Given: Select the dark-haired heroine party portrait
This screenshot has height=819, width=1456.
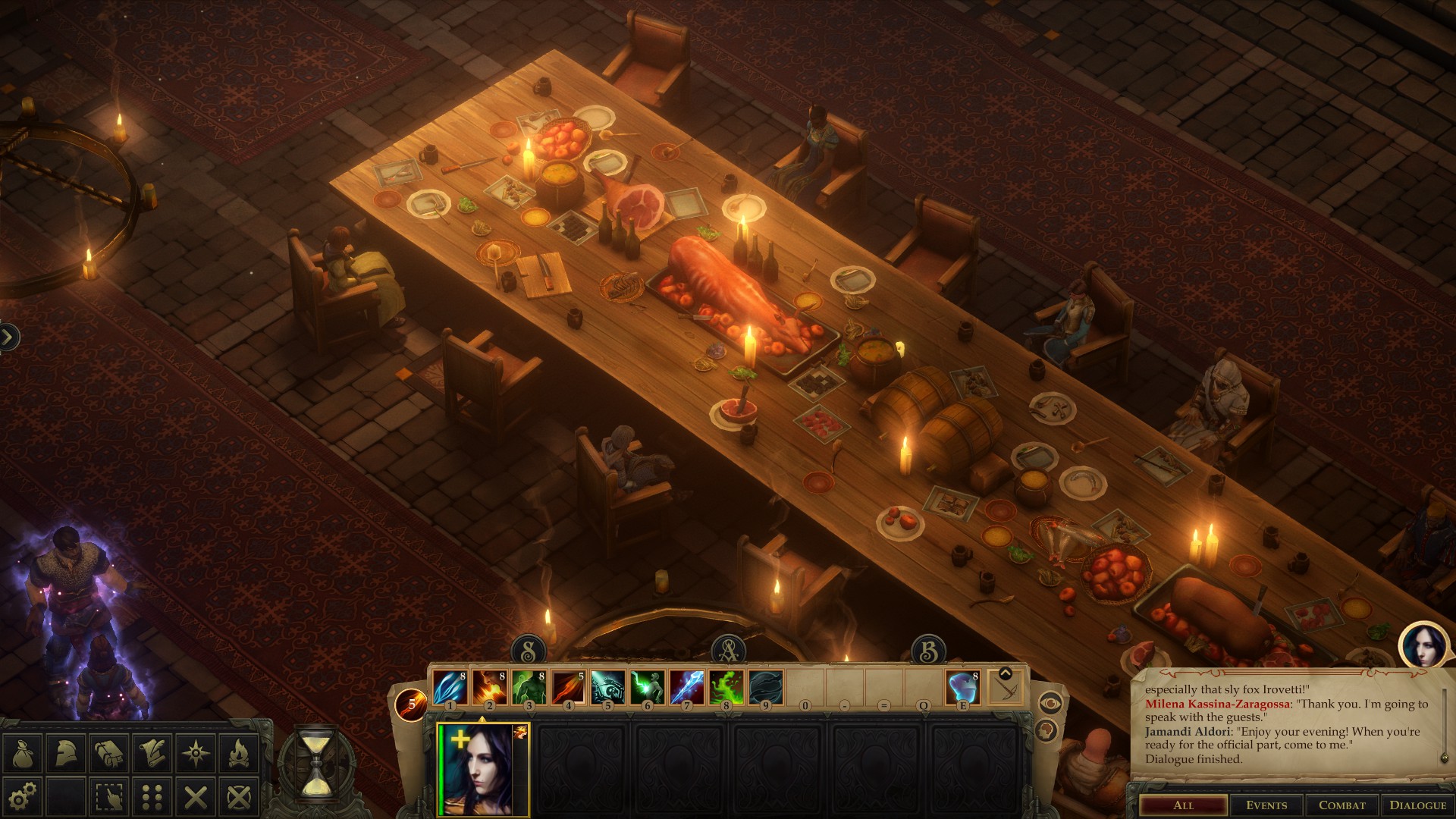Looking at the screenshot, I should tap(484, 770).
